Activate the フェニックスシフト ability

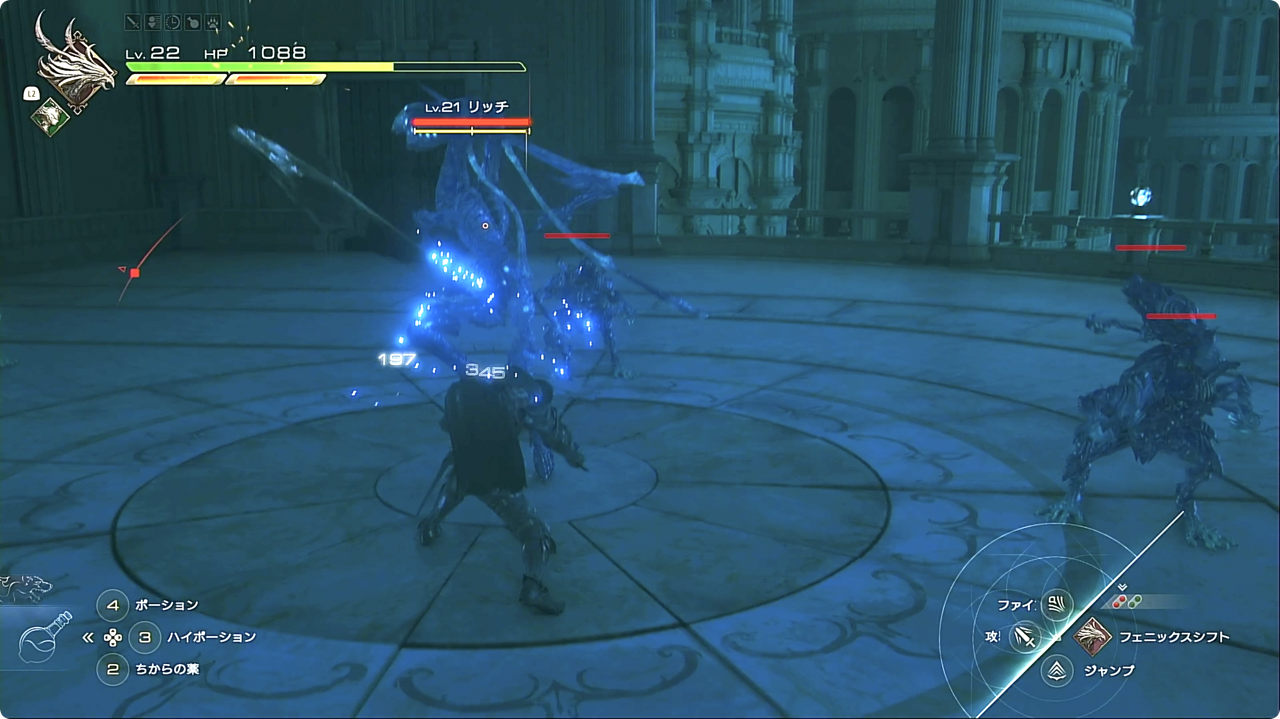click(x=1092, y=636)
